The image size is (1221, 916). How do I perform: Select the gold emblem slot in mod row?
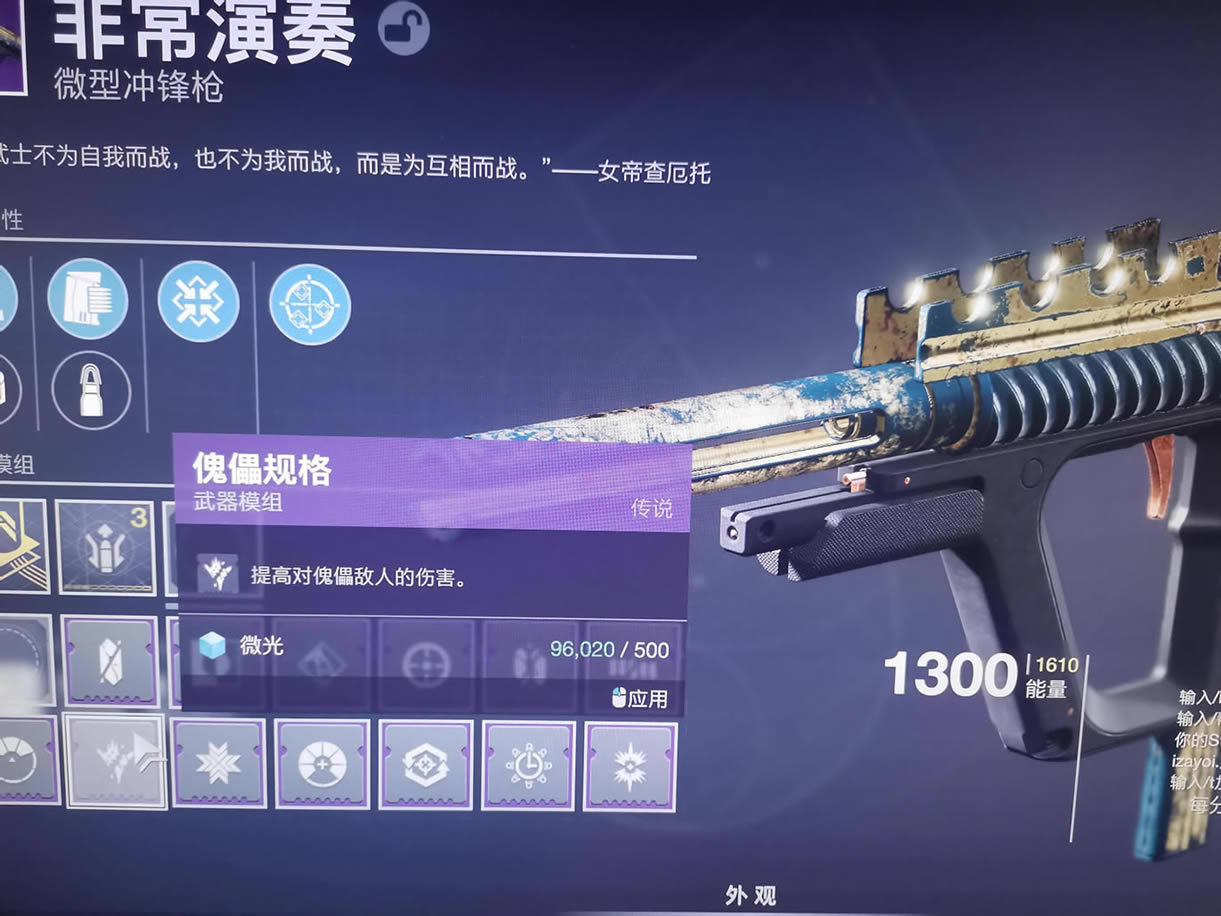[22, 545]
